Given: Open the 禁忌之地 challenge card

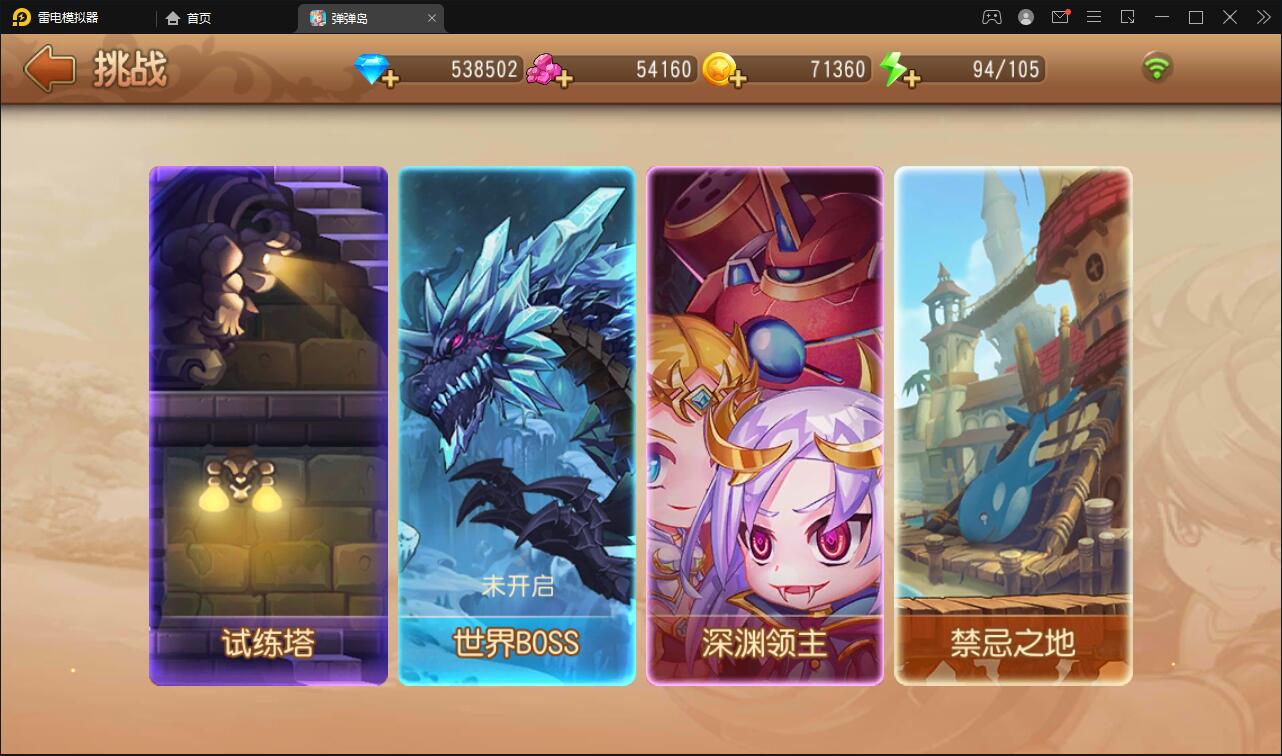Looking at the screenshot, I should (x=1013, y=427).
